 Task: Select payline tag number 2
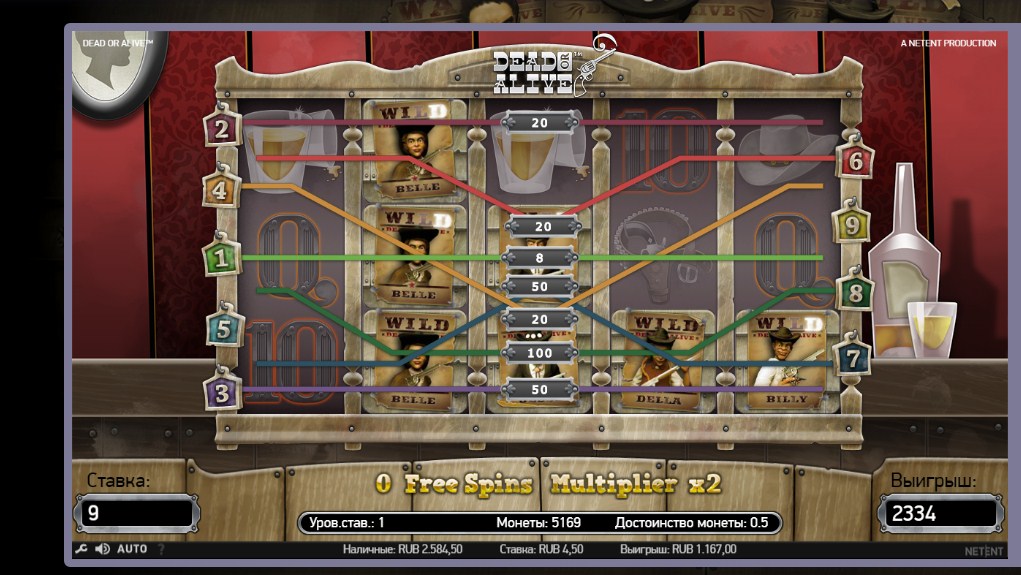pyautogui.click(x=221, y=128)
